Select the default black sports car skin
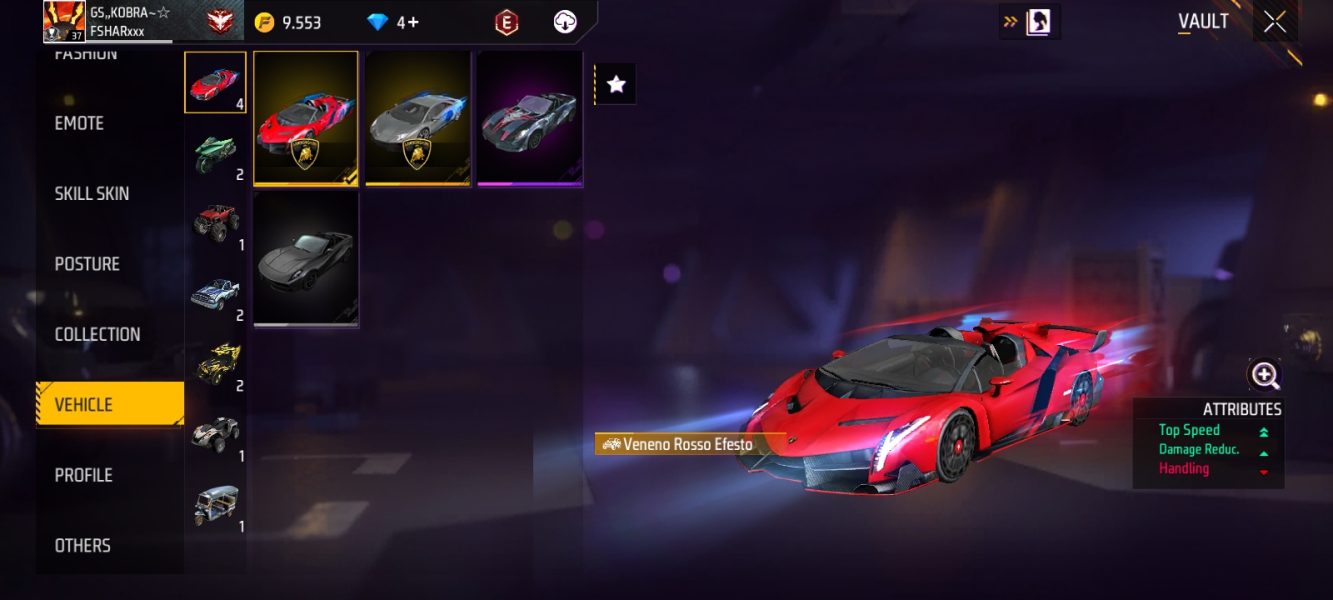The image size is (1333, 600). [306, 259]
